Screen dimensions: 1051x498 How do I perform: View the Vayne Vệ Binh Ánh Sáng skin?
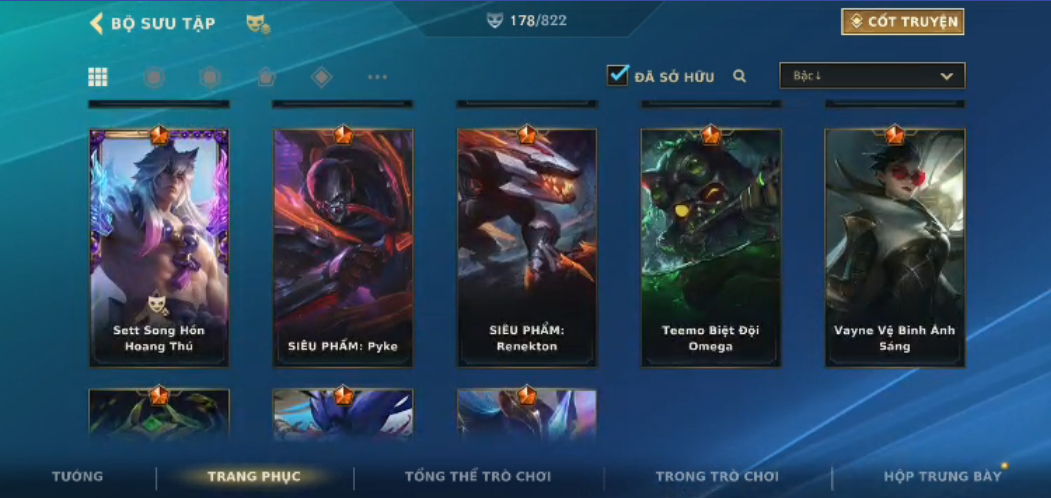tap(895, 248)
